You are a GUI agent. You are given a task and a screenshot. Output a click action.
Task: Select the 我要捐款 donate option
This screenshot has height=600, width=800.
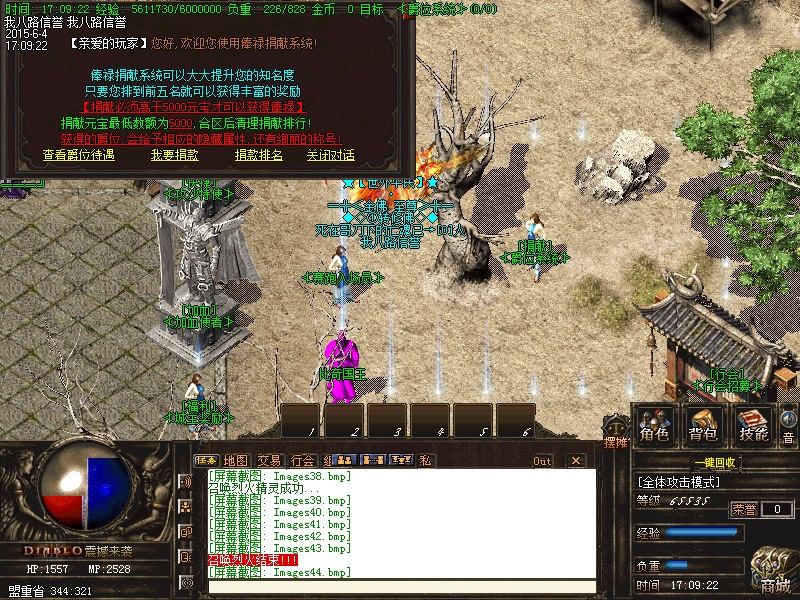pos(174,155)
